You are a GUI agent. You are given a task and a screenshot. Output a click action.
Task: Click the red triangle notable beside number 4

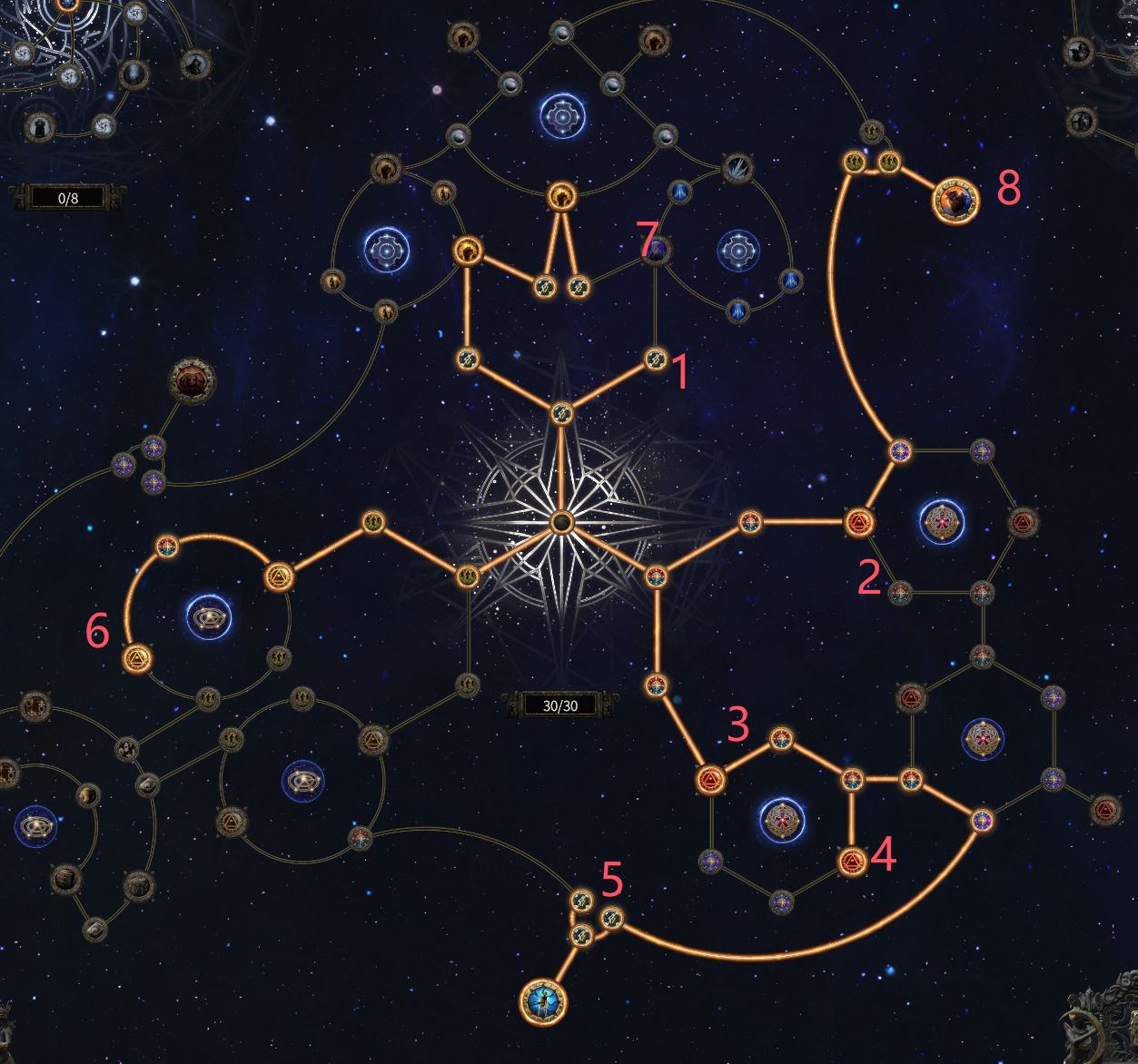click(851, 860)
